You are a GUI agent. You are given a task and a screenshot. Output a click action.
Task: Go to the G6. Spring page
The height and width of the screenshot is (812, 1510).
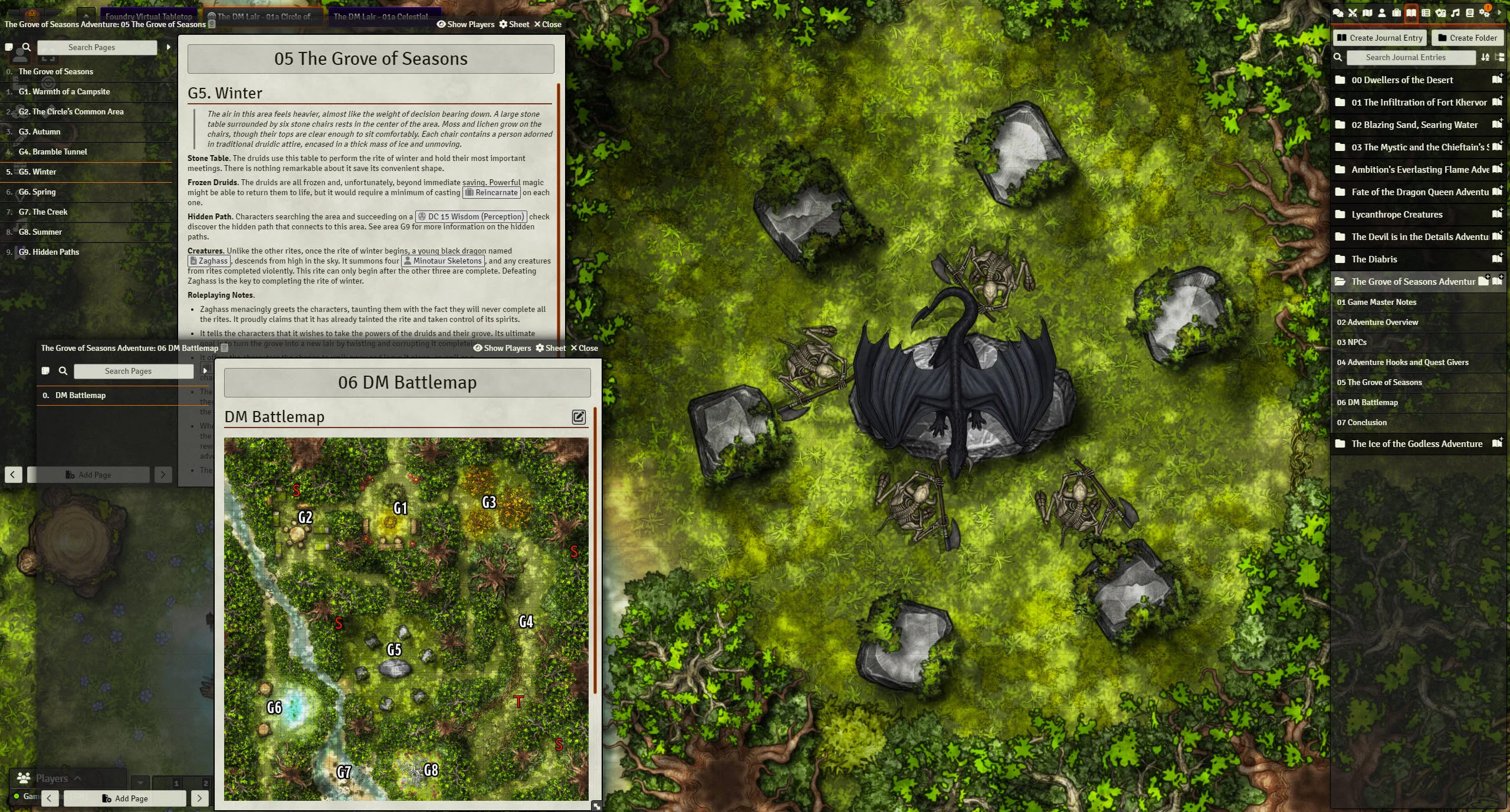point(37,192)
